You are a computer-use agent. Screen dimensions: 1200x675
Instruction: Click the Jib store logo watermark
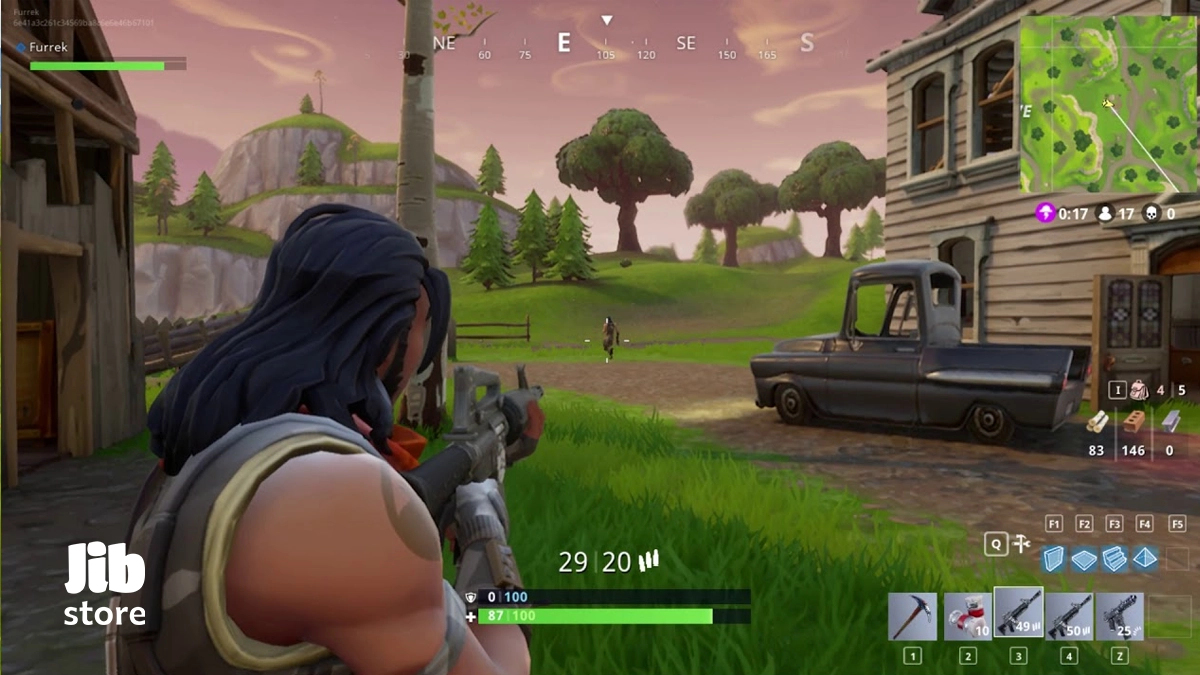point(105,585)
